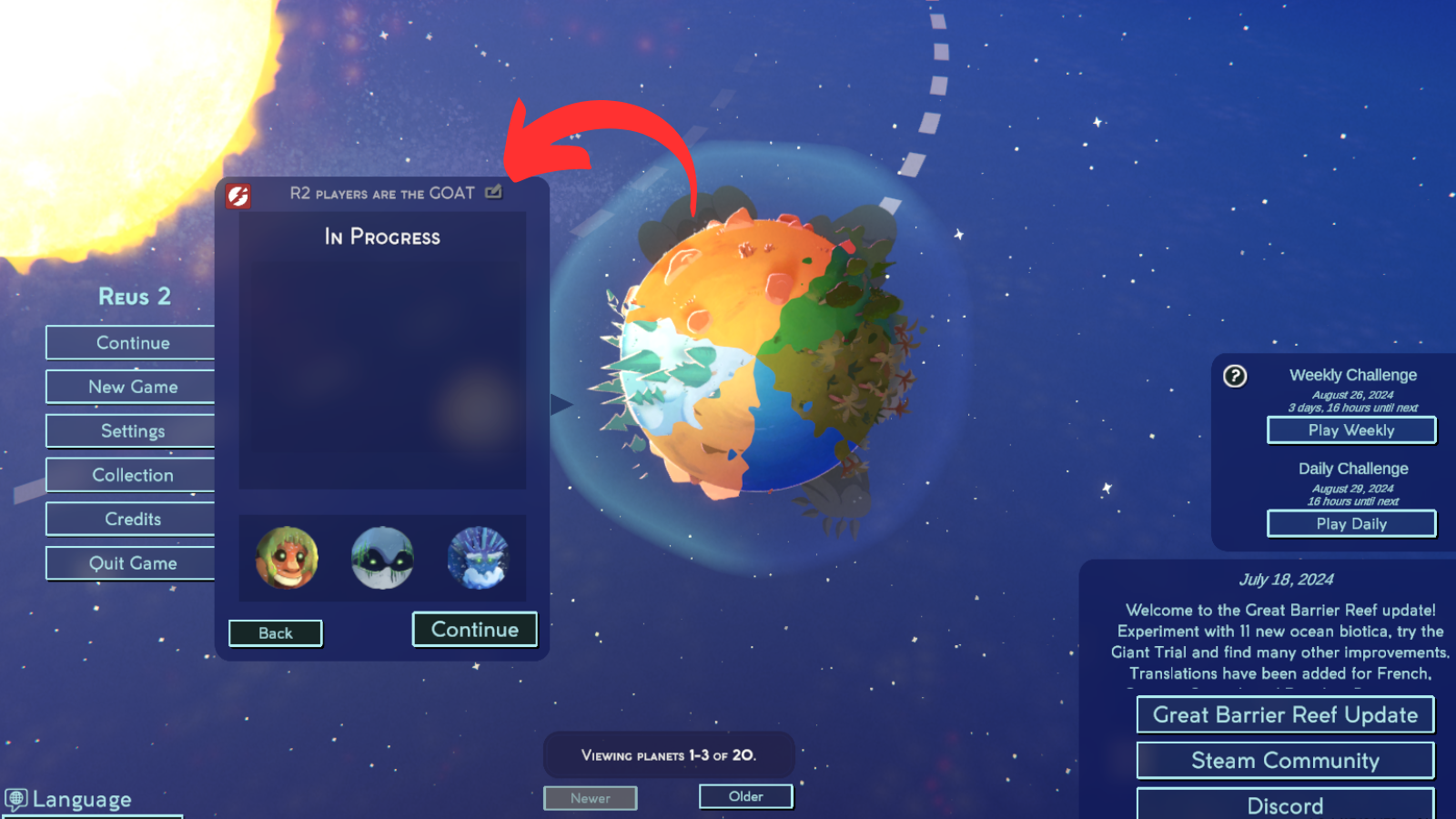Select the icy peacock giant portrait
Viewport: 1456px width, 819px height.
[477, 558]
